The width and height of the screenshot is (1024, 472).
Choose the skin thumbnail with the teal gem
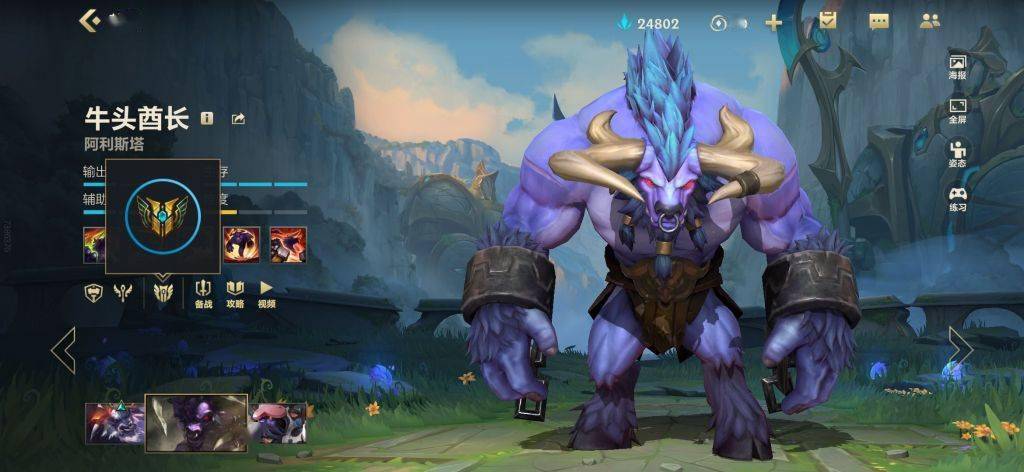click(115, 422)
